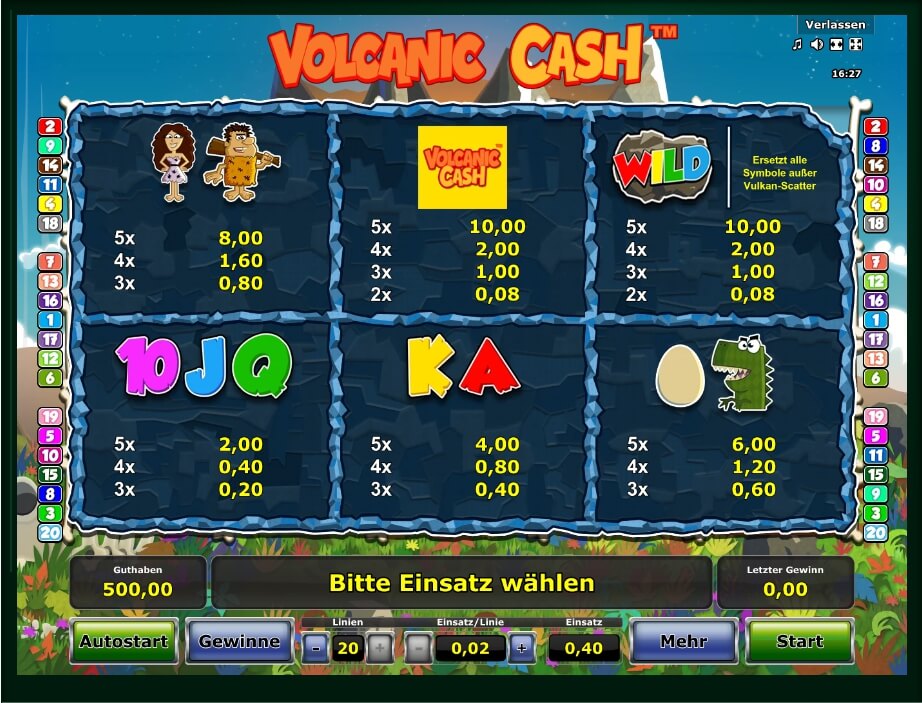The image size is (922, 703).
Task: Lower the Einsatz/Linie bet amount
Action: pyautogui.click(x=417, y=647)
